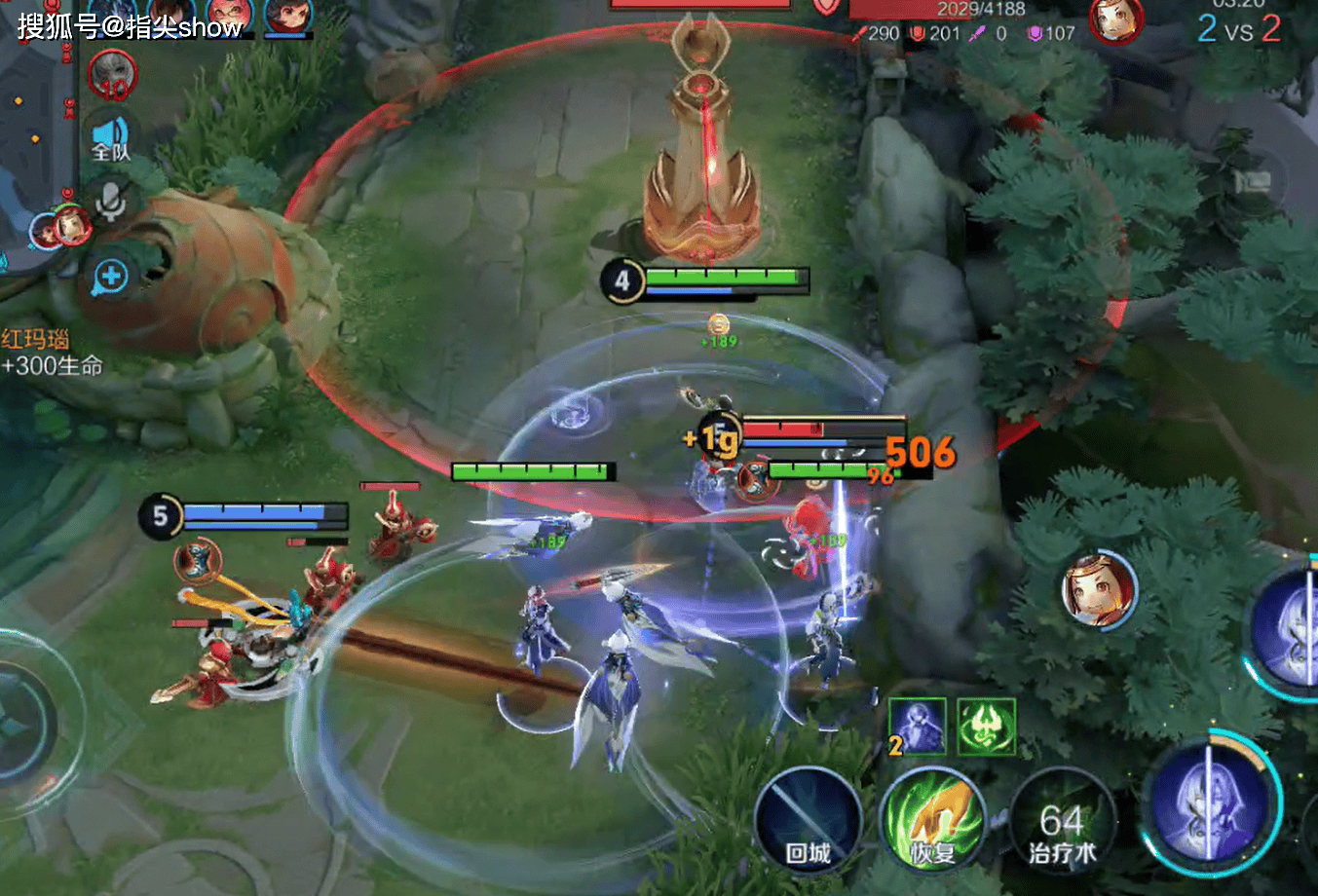This screenshot has height=896, width=1318.
Task: Open the 2 vs 2 scoreboard
Action: pos(1238,29)
